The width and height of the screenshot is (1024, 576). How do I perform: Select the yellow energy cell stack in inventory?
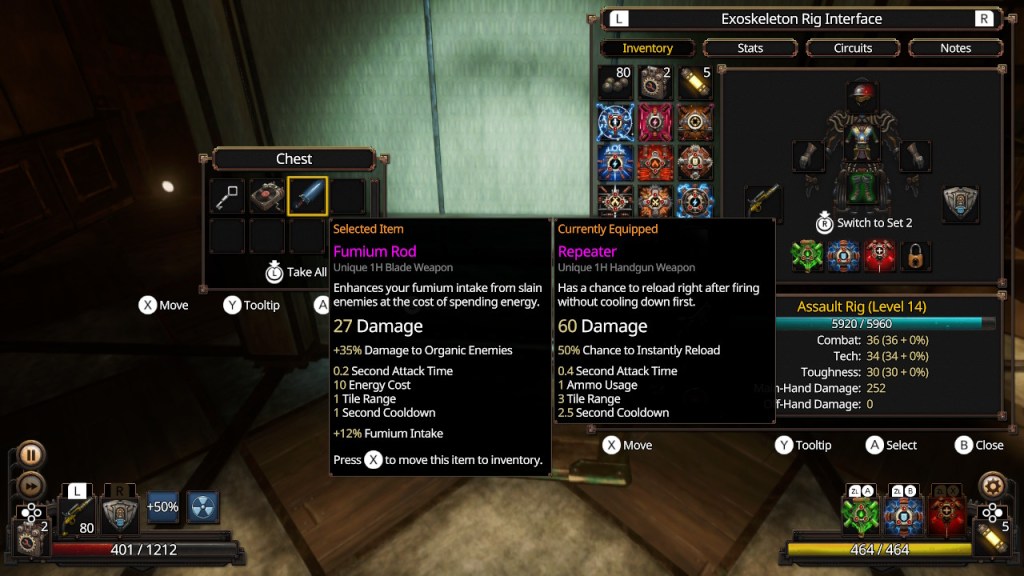click(695, 84)
